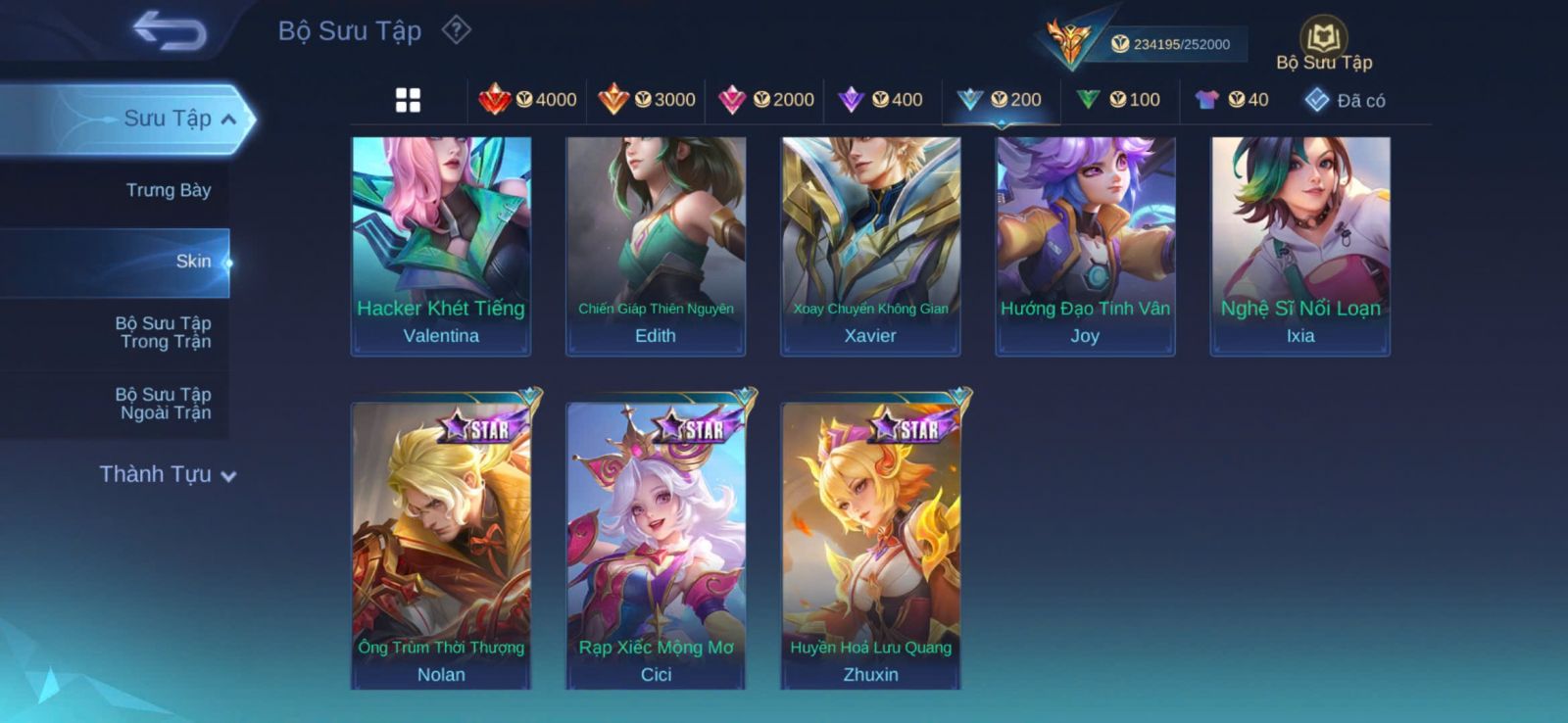This screenshot has height=723, width=1568.
Task: Open Bộ Sưu Tập Trong Trận
Action: pyautogui.click(x=164, y=332)
